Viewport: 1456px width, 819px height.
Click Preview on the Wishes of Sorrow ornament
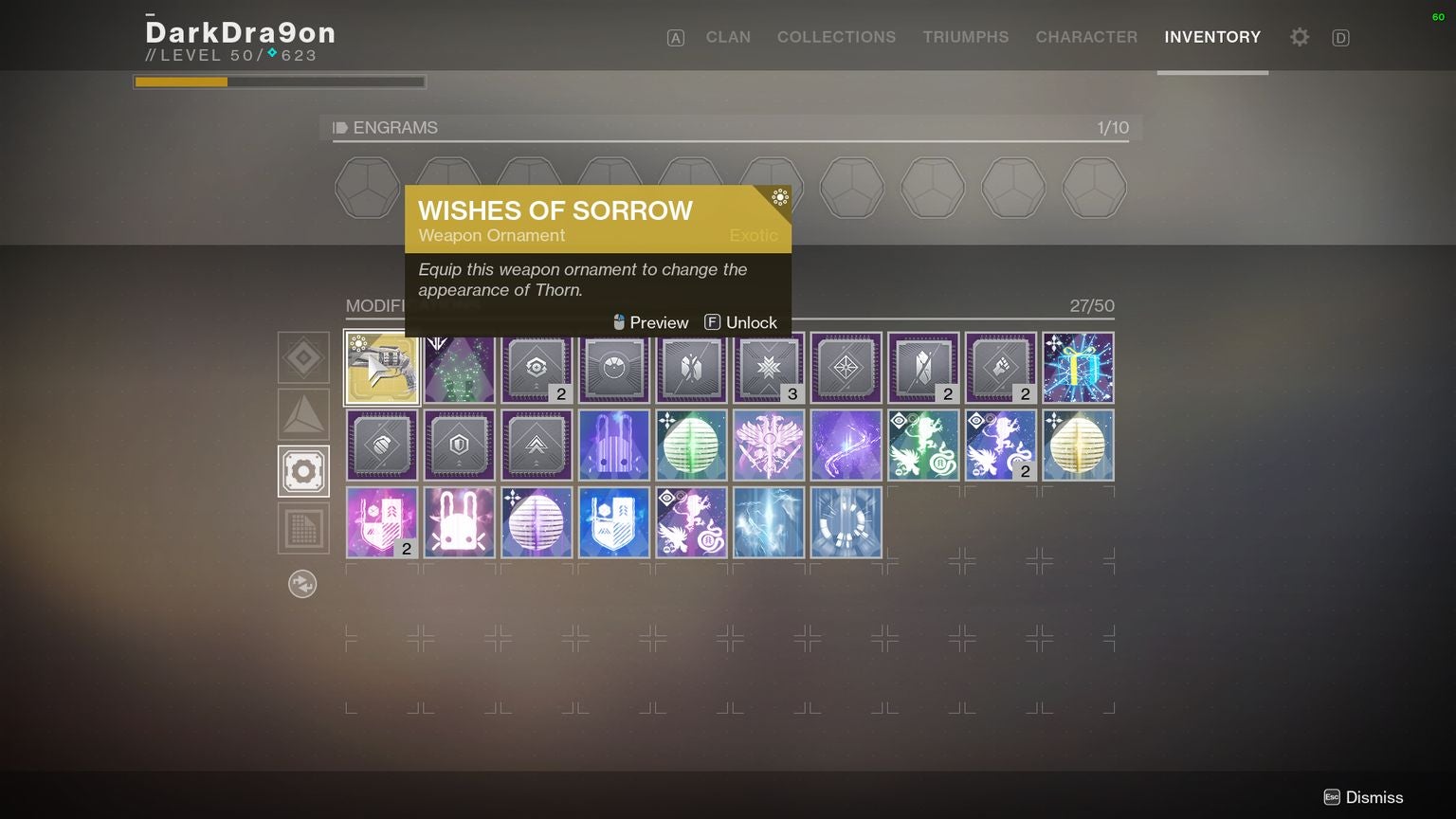click(x=650, y=322)
